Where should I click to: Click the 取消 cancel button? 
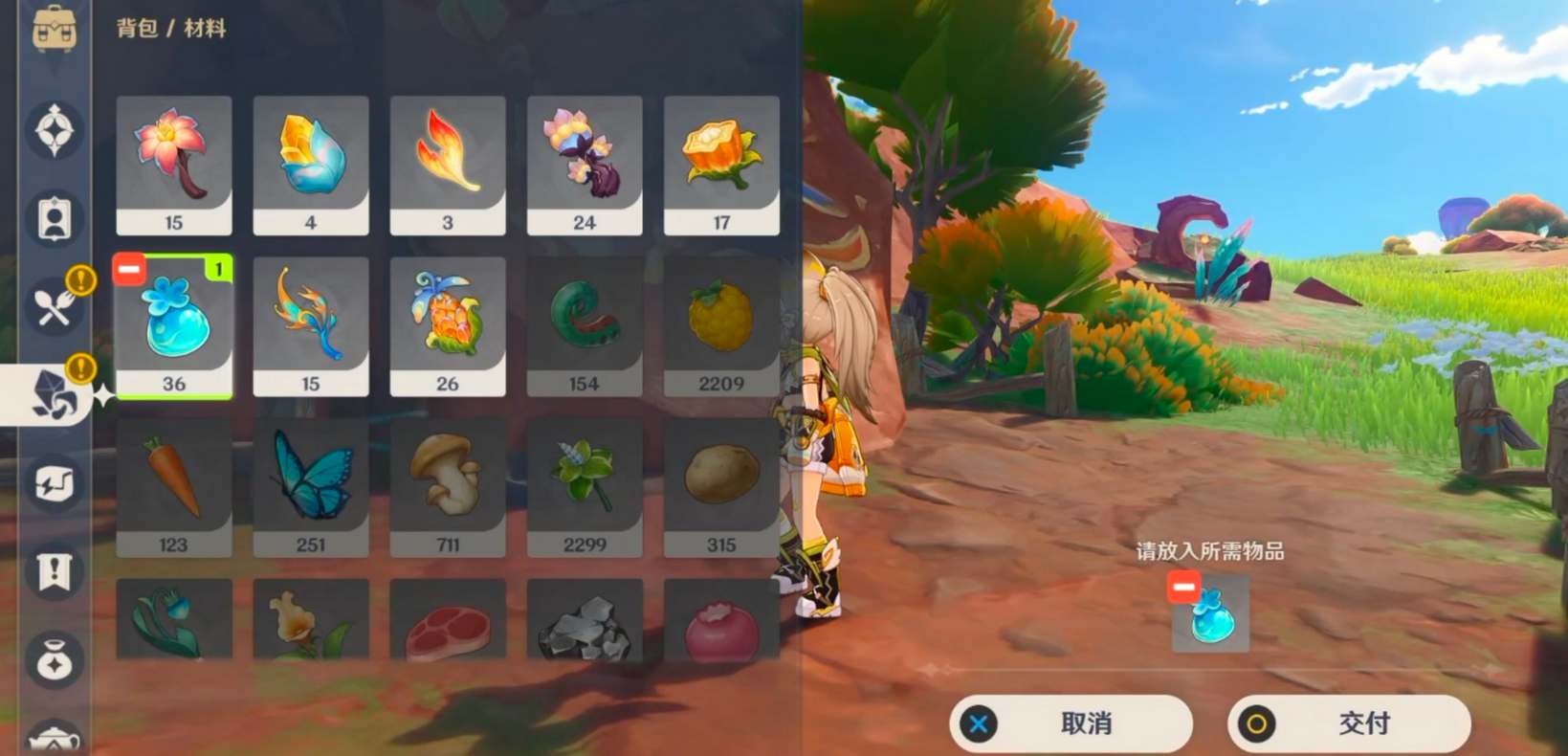click(1070, 723)
